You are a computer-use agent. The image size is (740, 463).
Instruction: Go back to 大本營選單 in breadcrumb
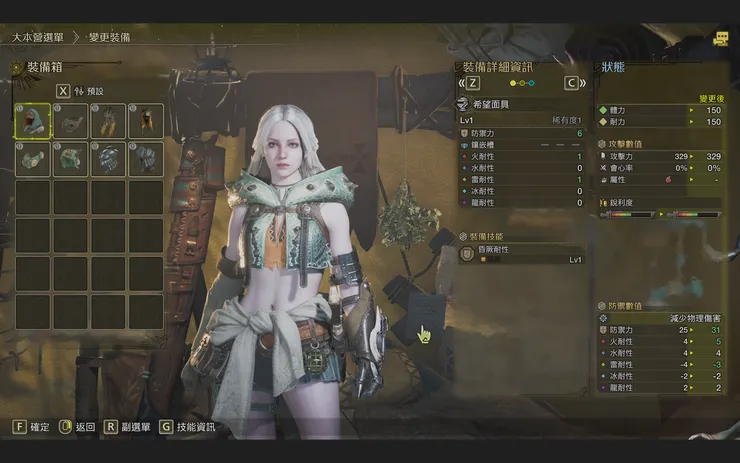(38, 37)
